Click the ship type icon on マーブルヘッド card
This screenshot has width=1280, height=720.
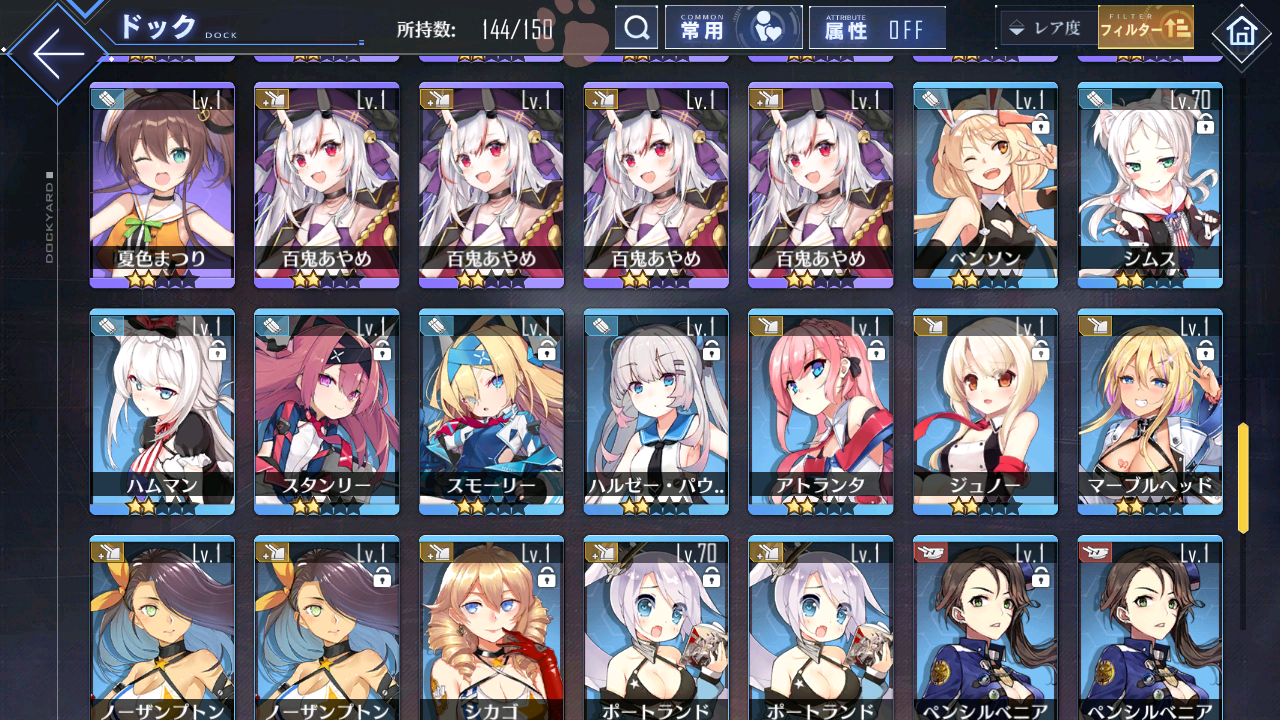point(1097,324)
